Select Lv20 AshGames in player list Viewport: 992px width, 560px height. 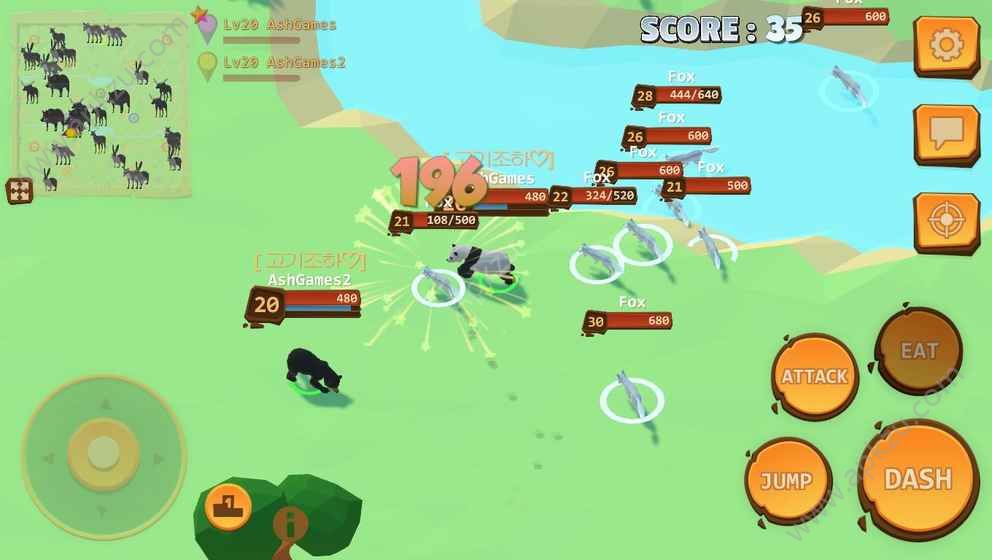[279, 25]
